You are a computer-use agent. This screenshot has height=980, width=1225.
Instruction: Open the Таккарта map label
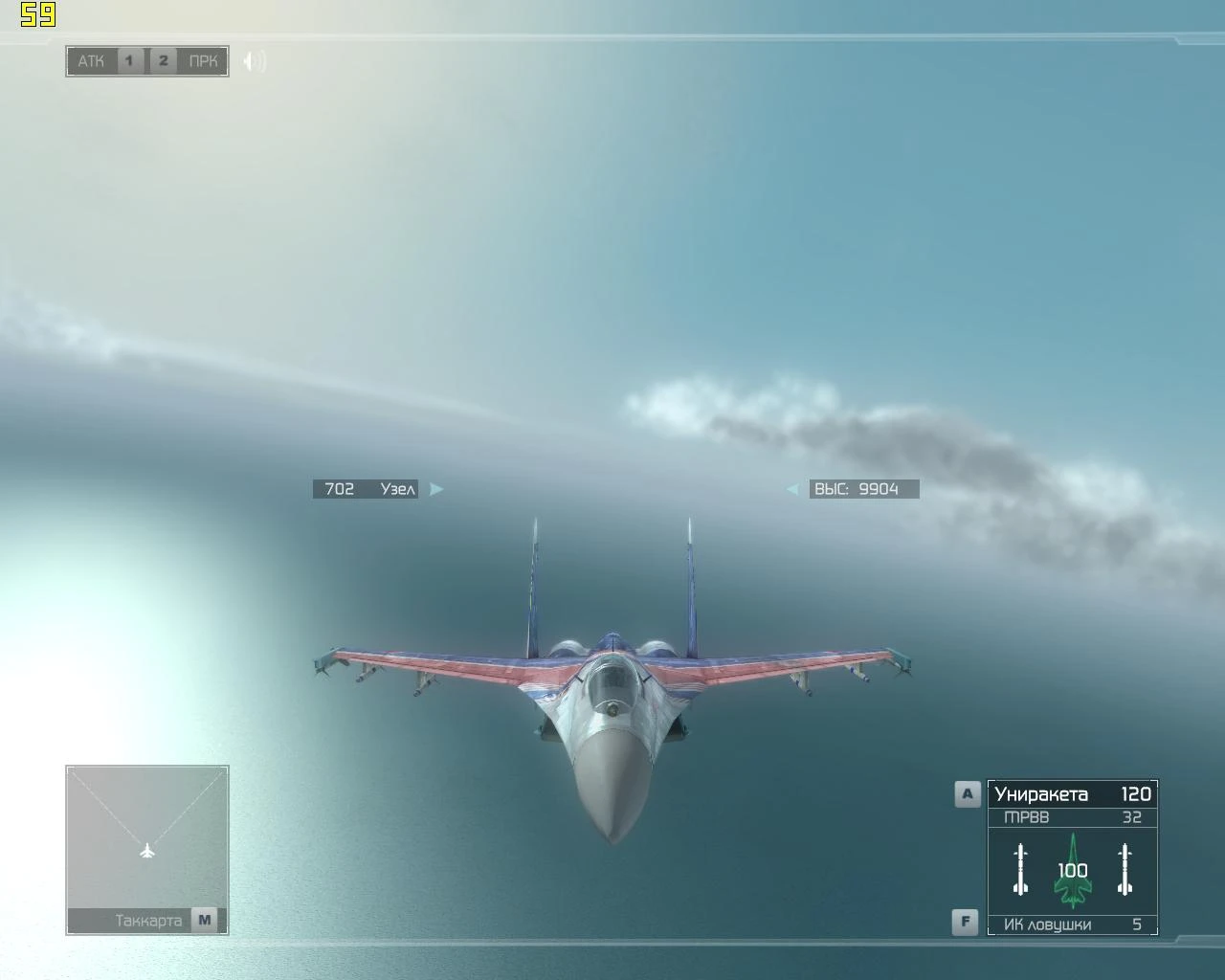coord(148,920)
